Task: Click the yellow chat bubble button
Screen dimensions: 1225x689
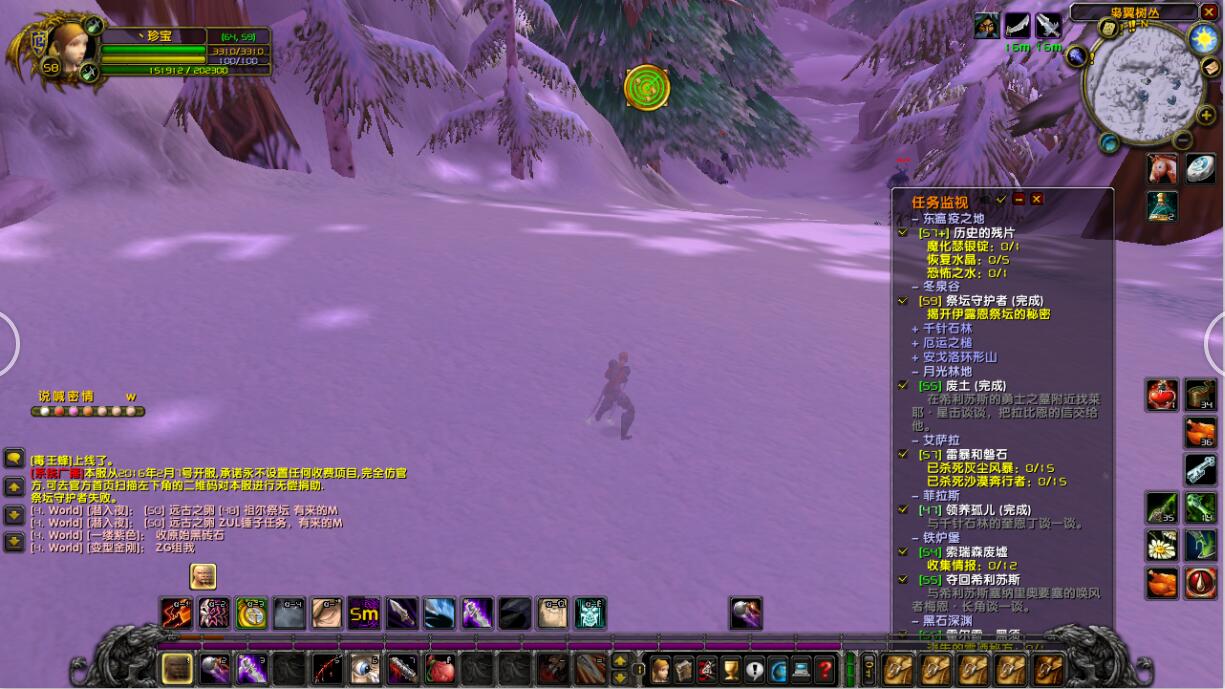Action: click(x=14, y=458)
